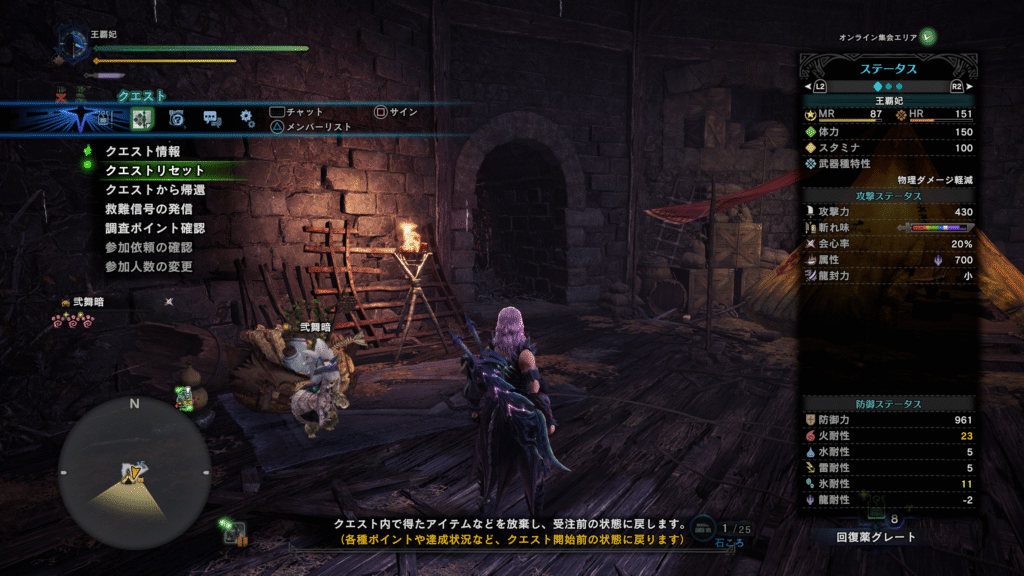Fire 救難信号の発信 (SOS flare)
Screen dimensions: 1024x576
click(149, 209)
